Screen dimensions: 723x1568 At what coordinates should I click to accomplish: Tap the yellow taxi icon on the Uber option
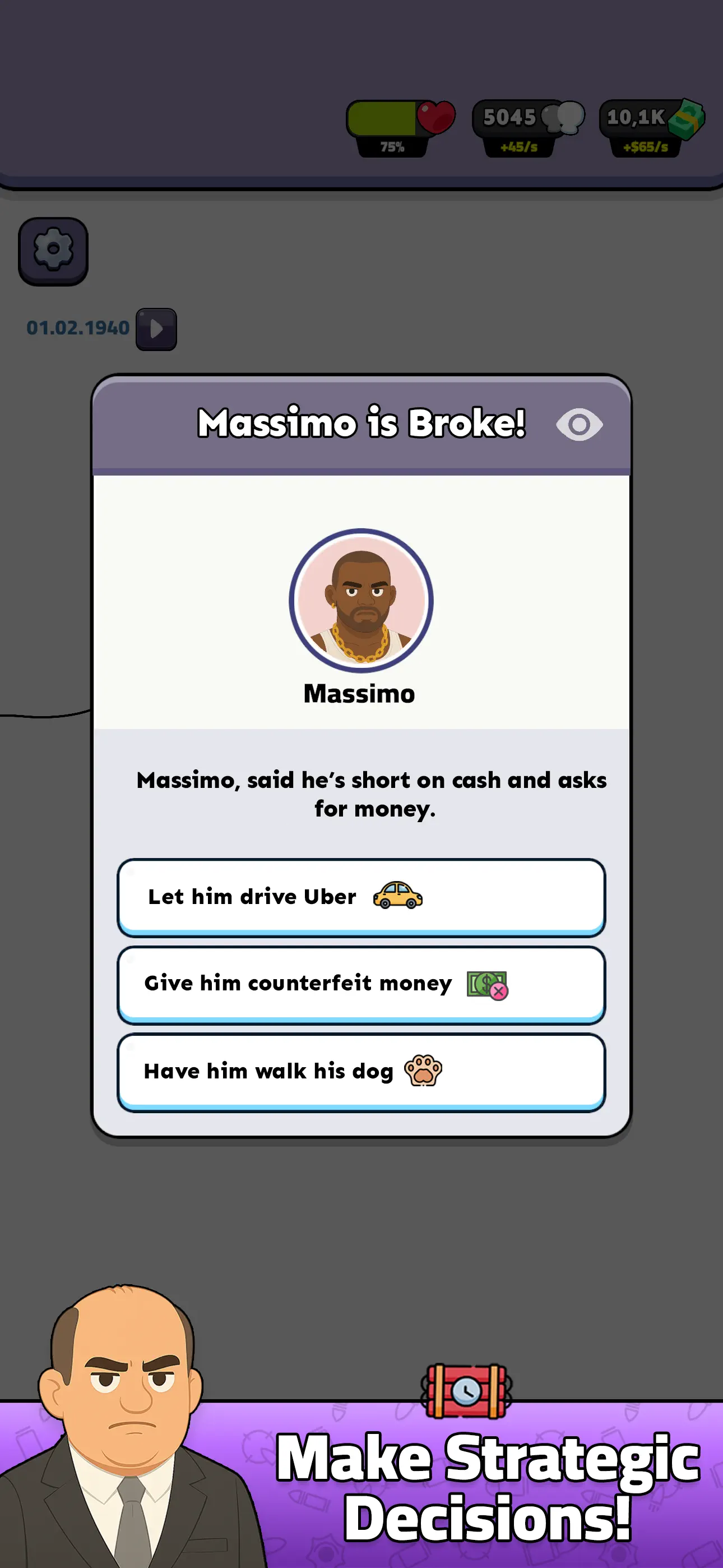398,896
